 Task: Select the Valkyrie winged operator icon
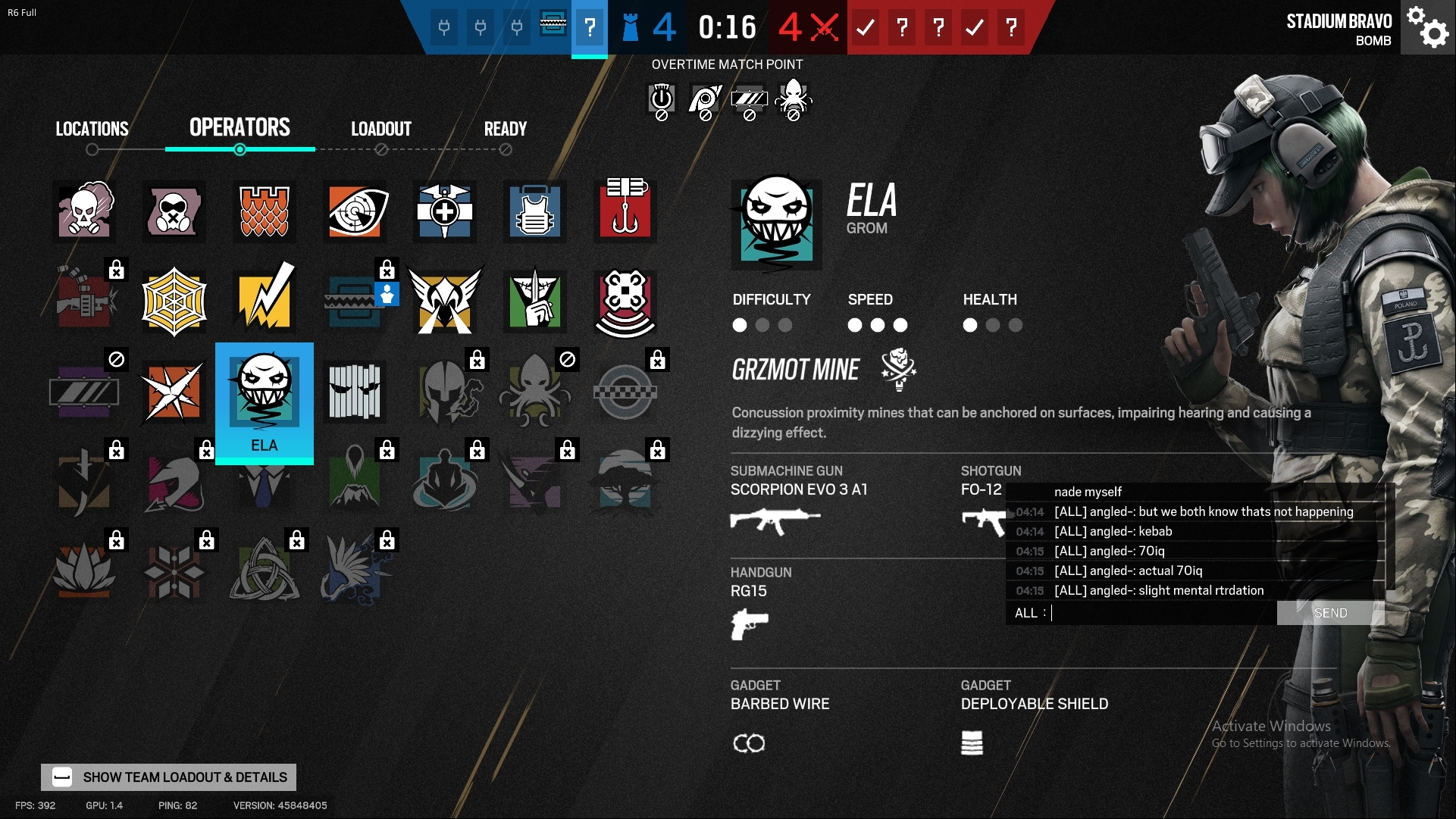[445, 301]
